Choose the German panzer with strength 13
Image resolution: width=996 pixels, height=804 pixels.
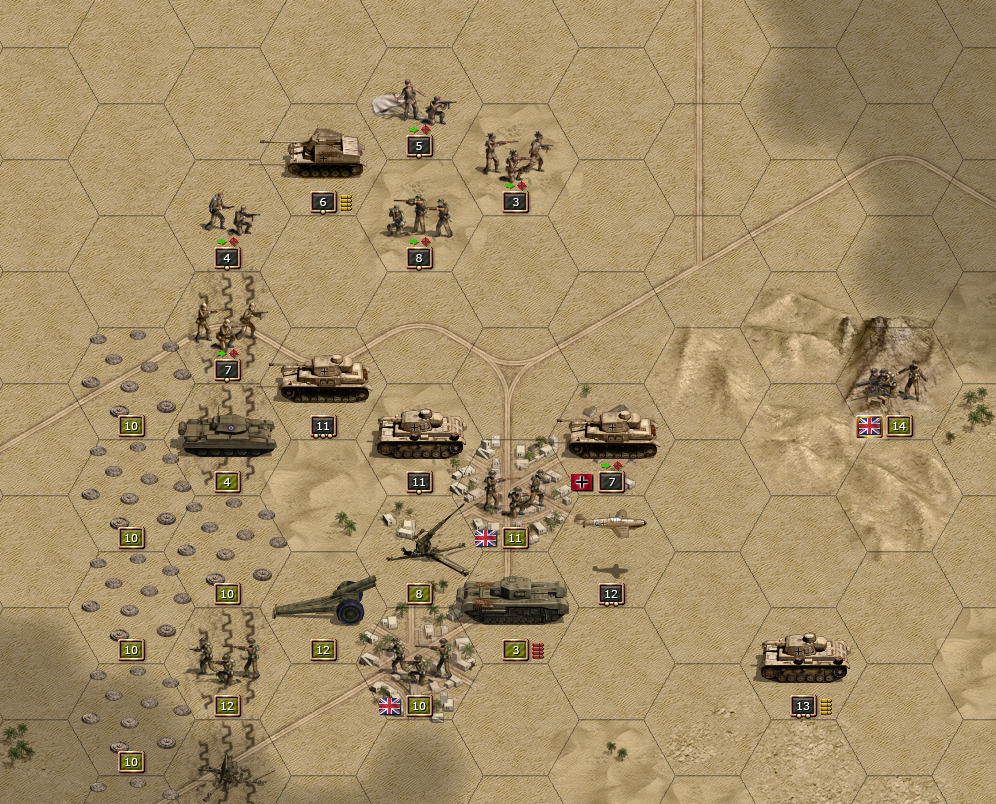tap(803, 656)
